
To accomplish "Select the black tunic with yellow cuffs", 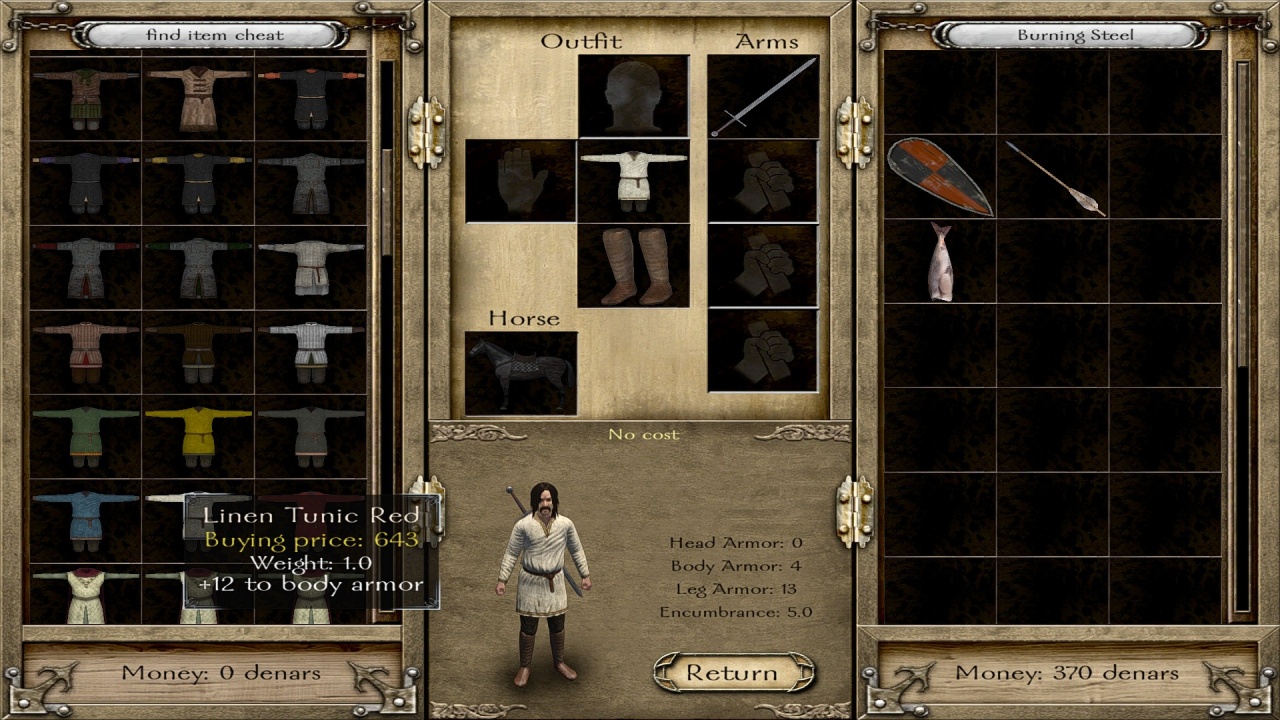I will click(198, 182).
